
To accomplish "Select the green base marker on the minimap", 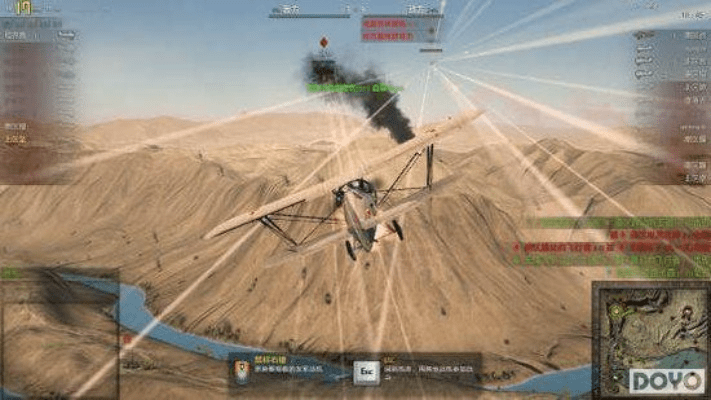I will 616,312.
